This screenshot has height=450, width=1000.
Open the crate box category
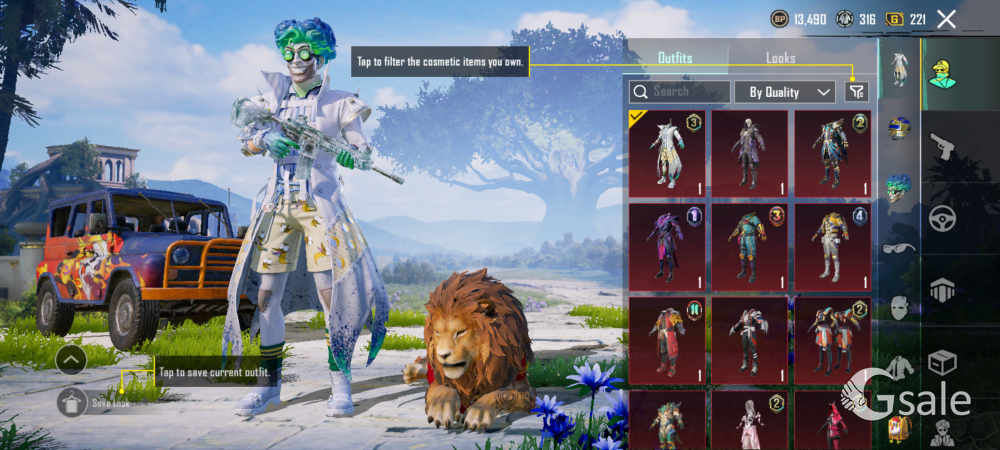click(x=942, y=361)
